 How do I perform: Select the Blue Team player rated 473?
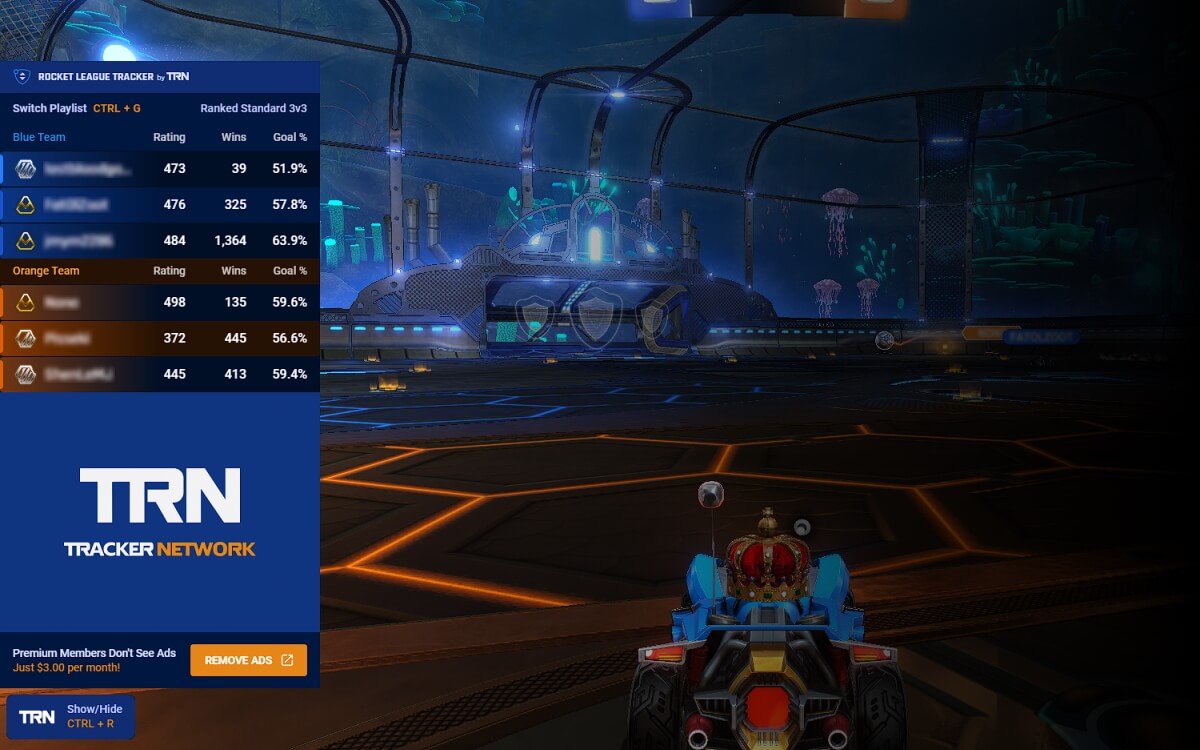click(x=160, y=169)
